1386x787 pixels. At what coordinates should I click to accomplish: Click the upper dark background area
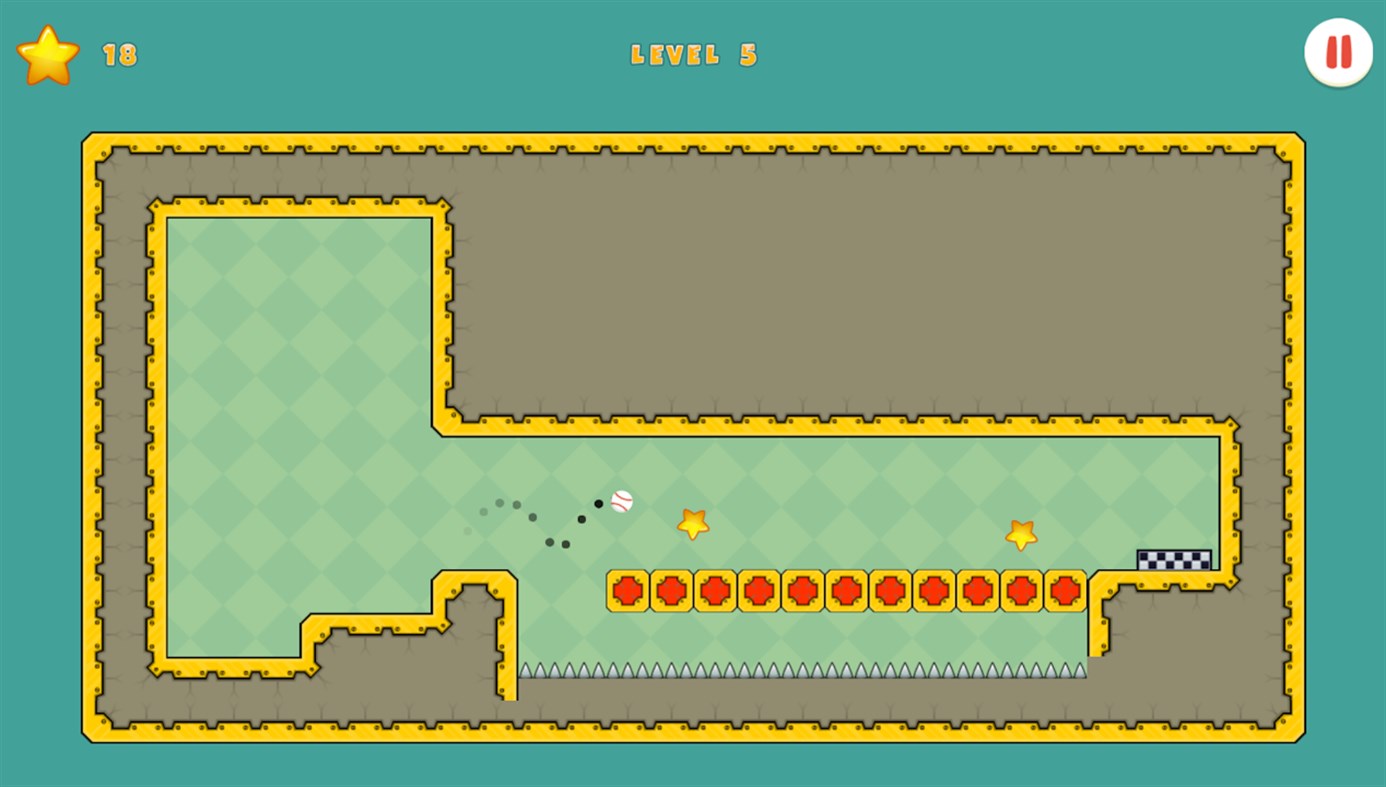(x=850, y=290)
